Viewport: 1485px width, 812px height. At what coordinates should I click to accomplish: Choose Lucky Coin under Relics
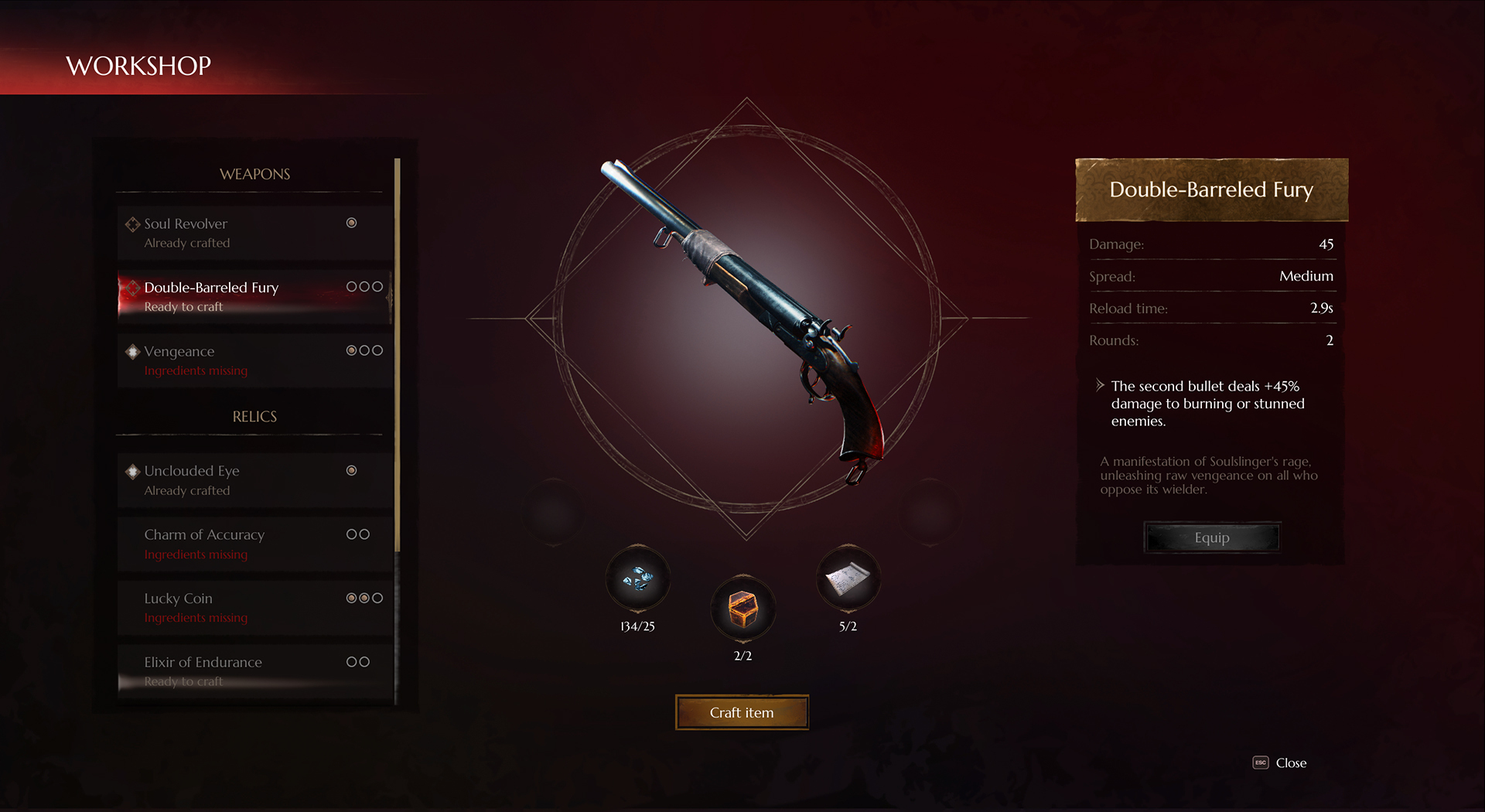click(x=232, y=606)
